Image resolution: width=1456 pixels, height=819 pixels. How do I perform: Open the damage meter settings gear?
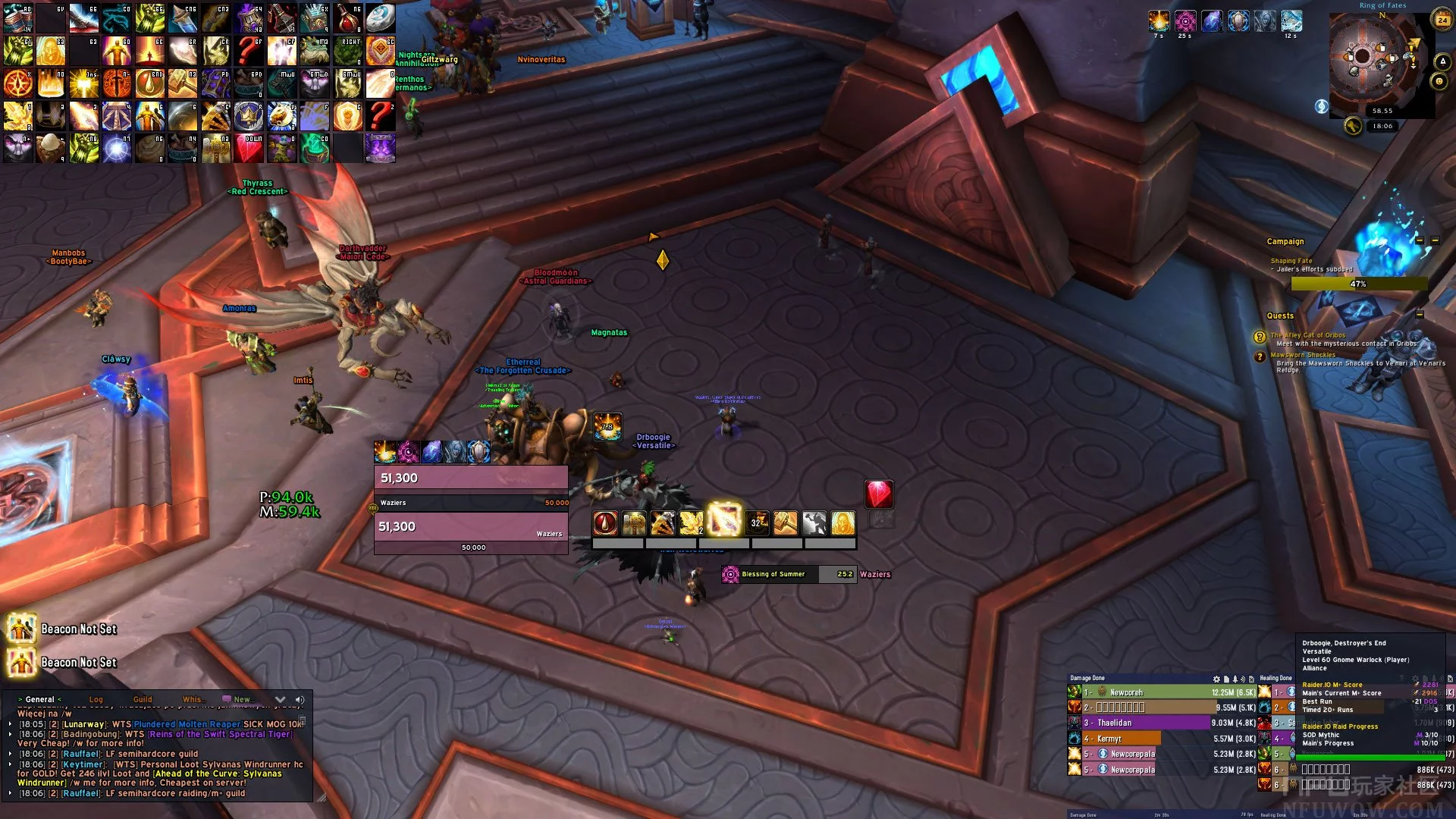click(x=1216, y=679)
